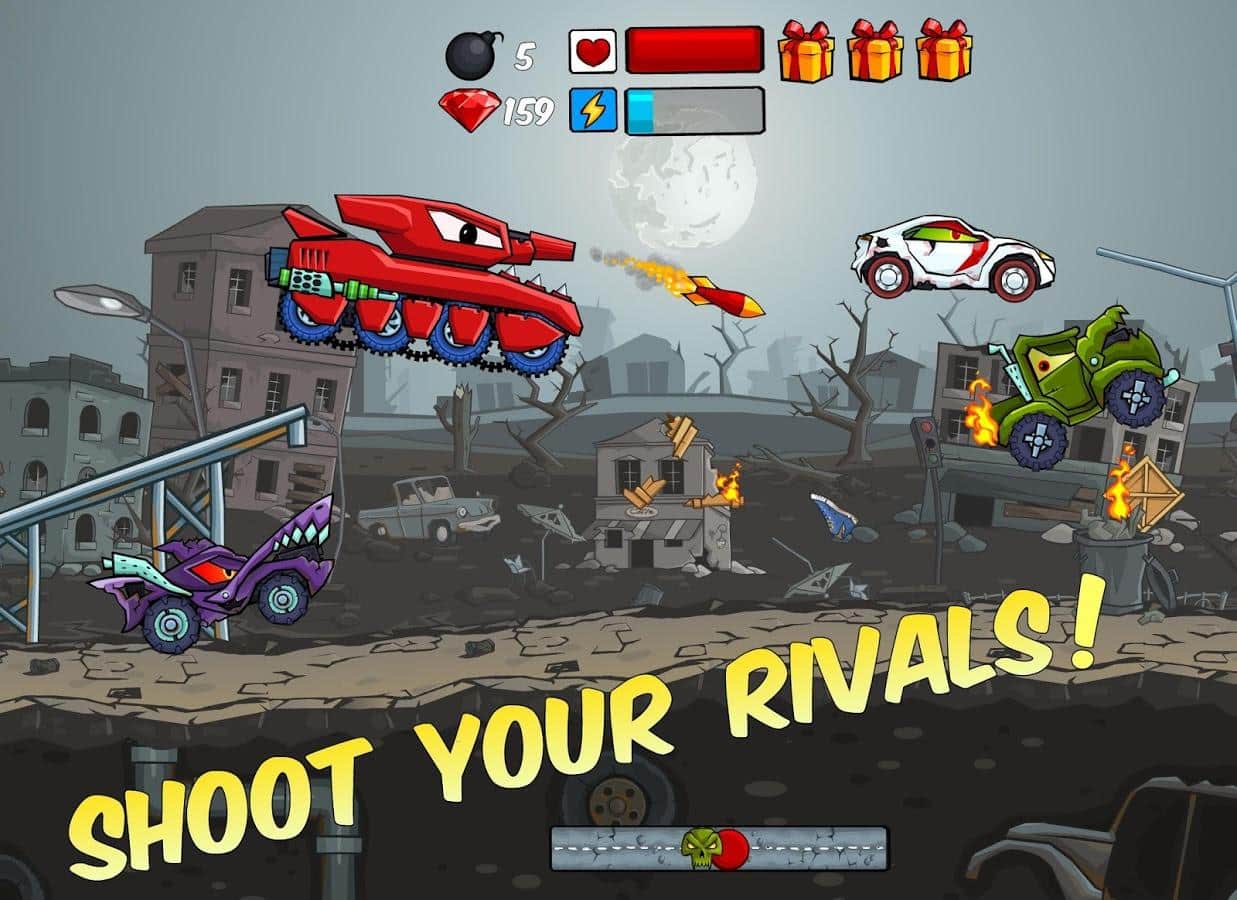
Task: Tap the black bomb icon
Action: tap(472, 55)
